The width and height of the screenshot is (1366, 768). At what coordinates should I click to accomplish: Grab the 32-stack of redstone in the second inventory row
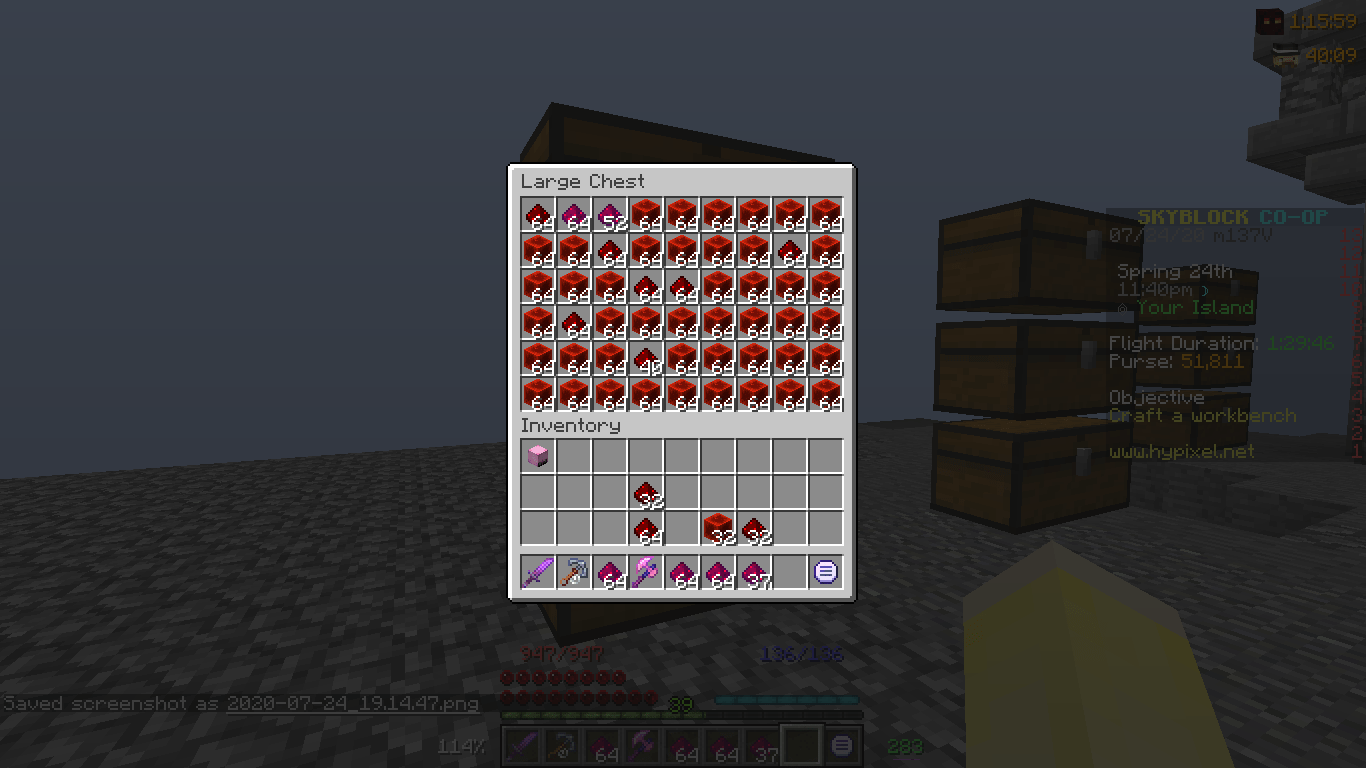pyautogui.click(x=645, y=490)
